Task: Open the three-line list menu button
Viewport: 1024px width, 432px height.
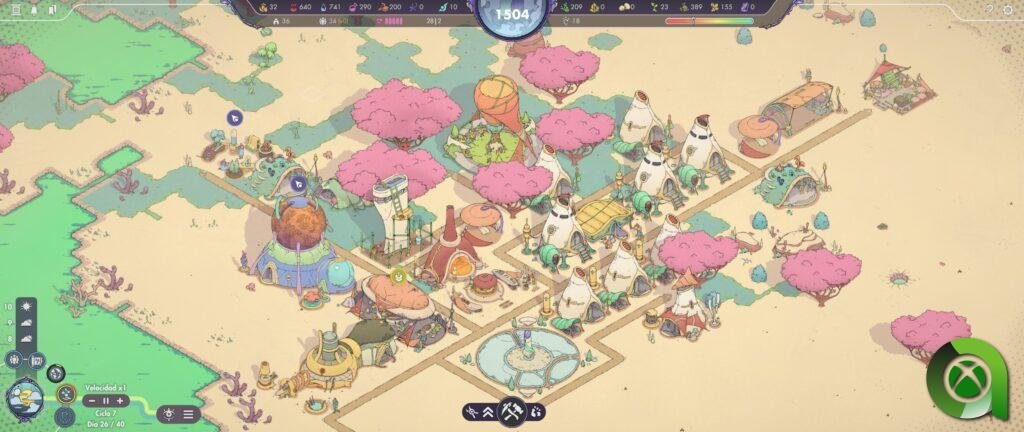Action: coord(188,413)
